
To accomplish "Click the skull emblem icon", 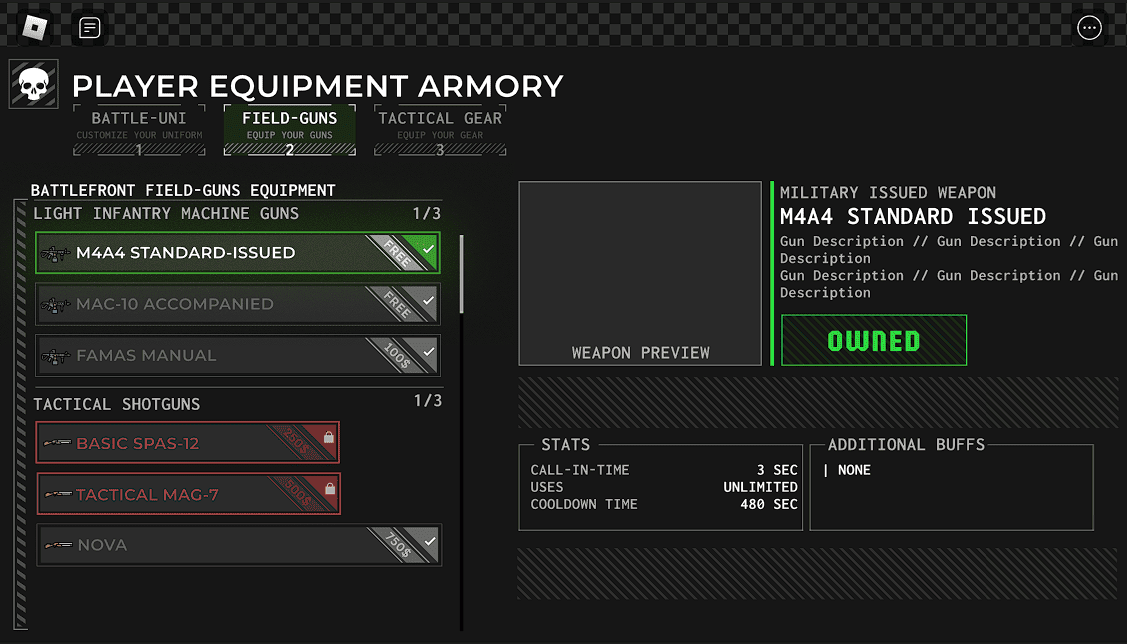I will click(x=34, y=85).
